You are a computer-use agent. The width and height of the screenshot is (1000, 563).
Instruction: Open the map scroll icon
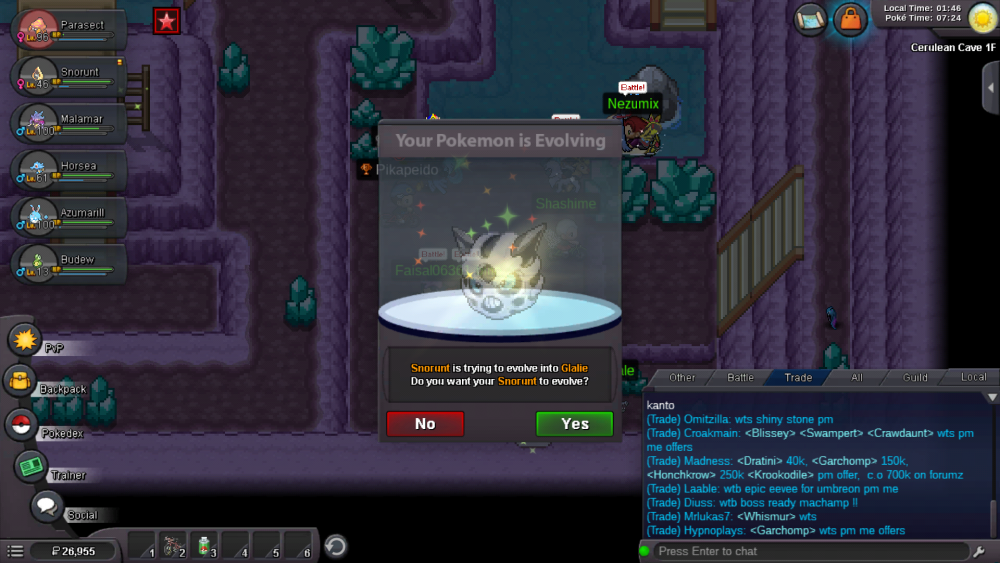pos(811,19)
